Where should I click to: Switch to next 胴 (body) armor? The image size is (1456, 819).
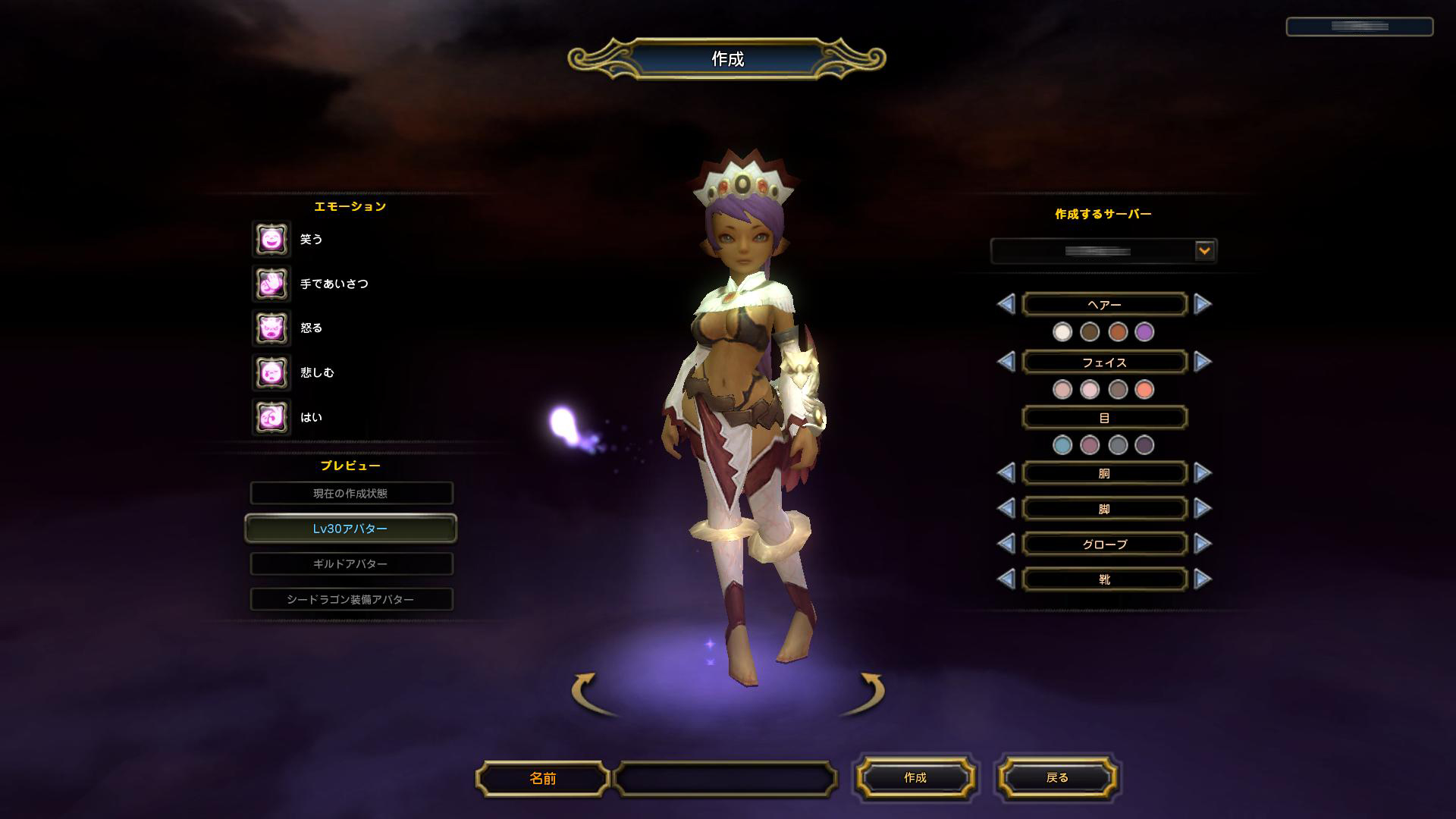point(1203,473)
